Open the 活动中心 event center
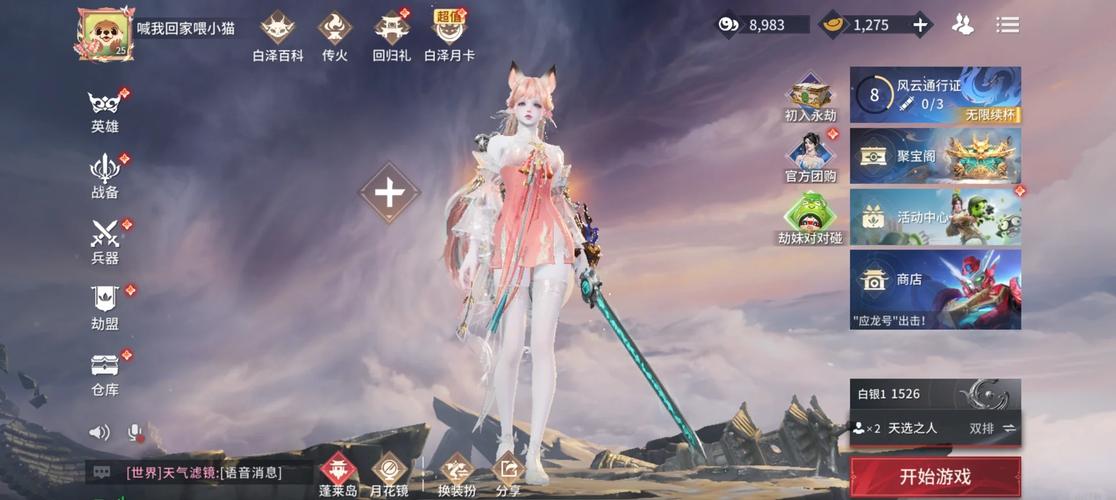The width and height of the screenshot is (1116, 500). click(x=935, y=217)
